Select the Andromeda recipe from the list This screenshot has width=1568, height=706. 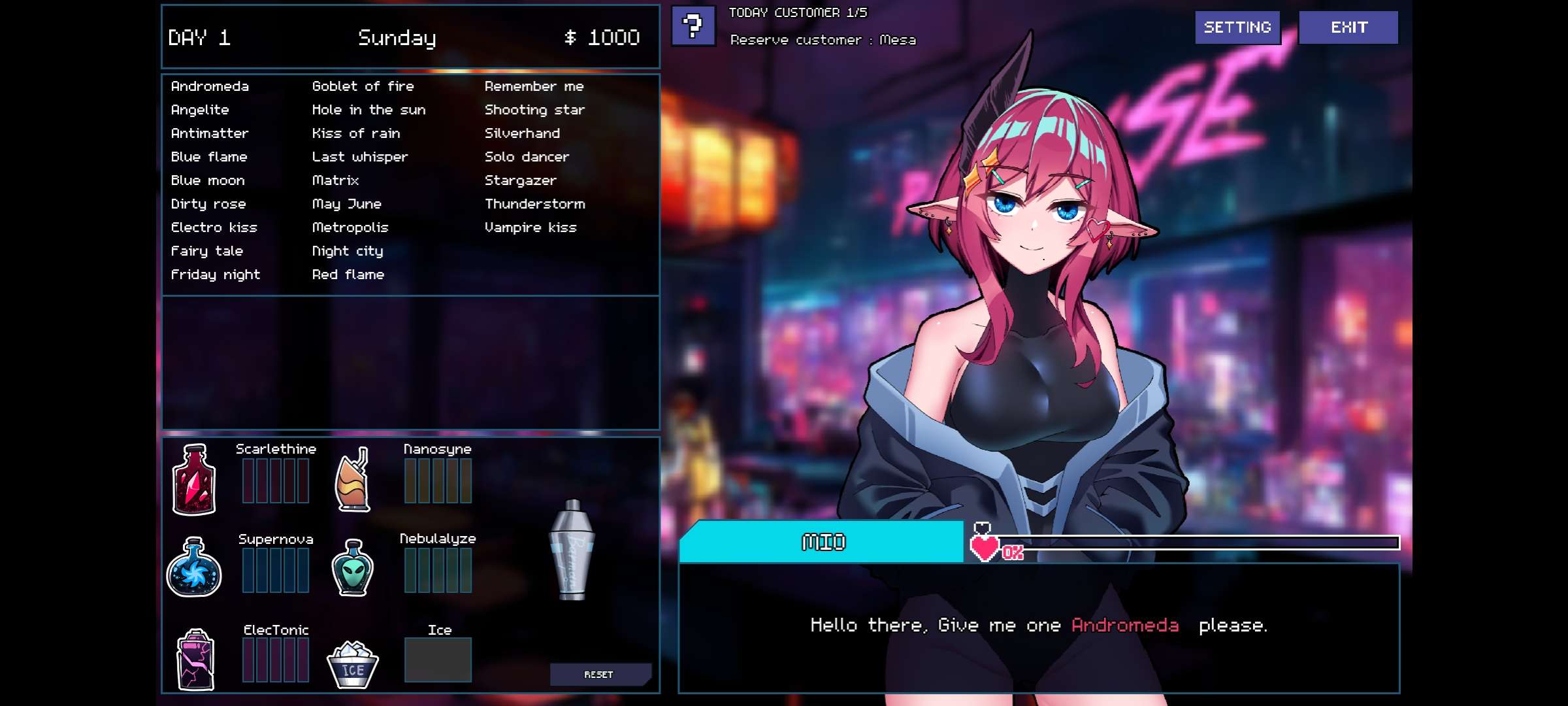210,86
